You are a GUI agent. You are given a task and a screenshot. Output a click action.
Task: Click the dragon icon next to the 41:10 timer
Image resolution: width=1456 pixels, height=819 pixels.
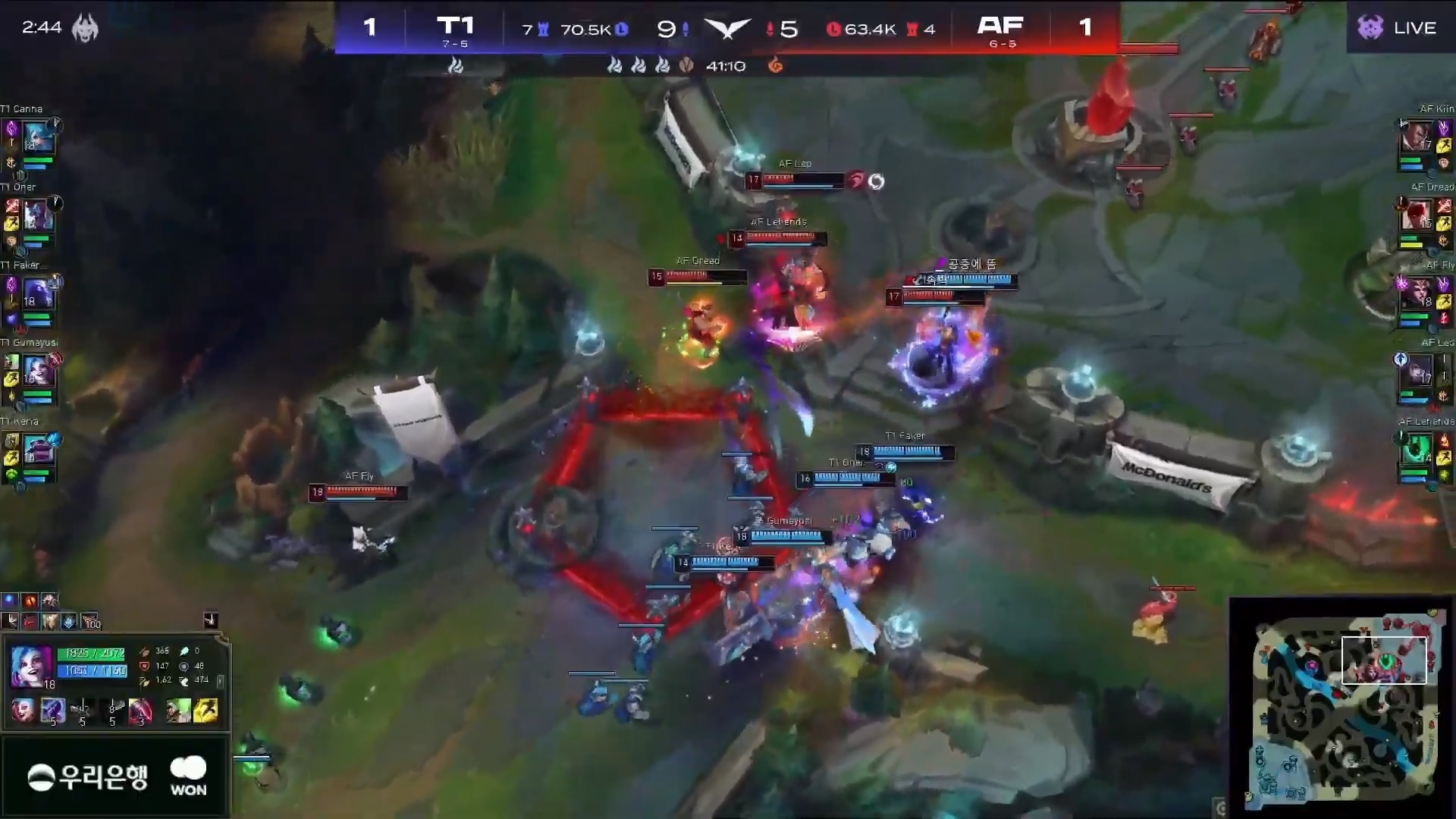coord(776,67)
